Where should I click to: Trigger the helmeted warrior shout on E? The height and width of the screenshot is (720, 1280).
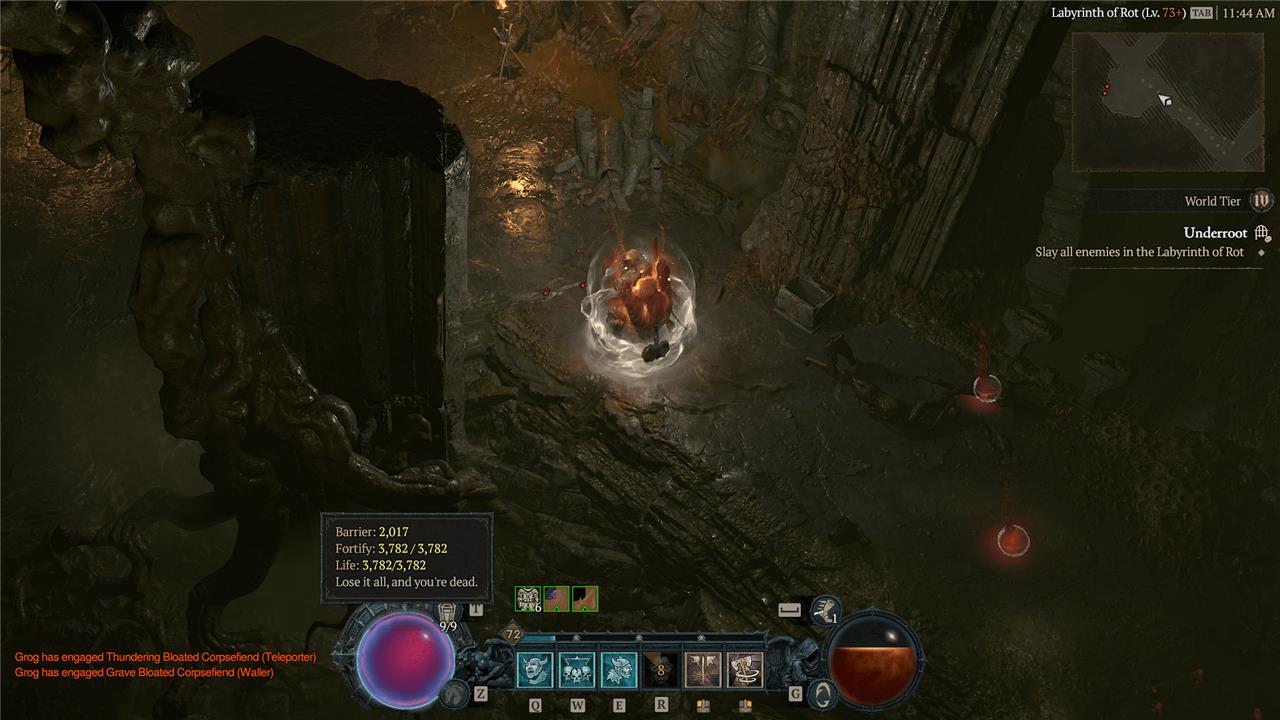619,670
